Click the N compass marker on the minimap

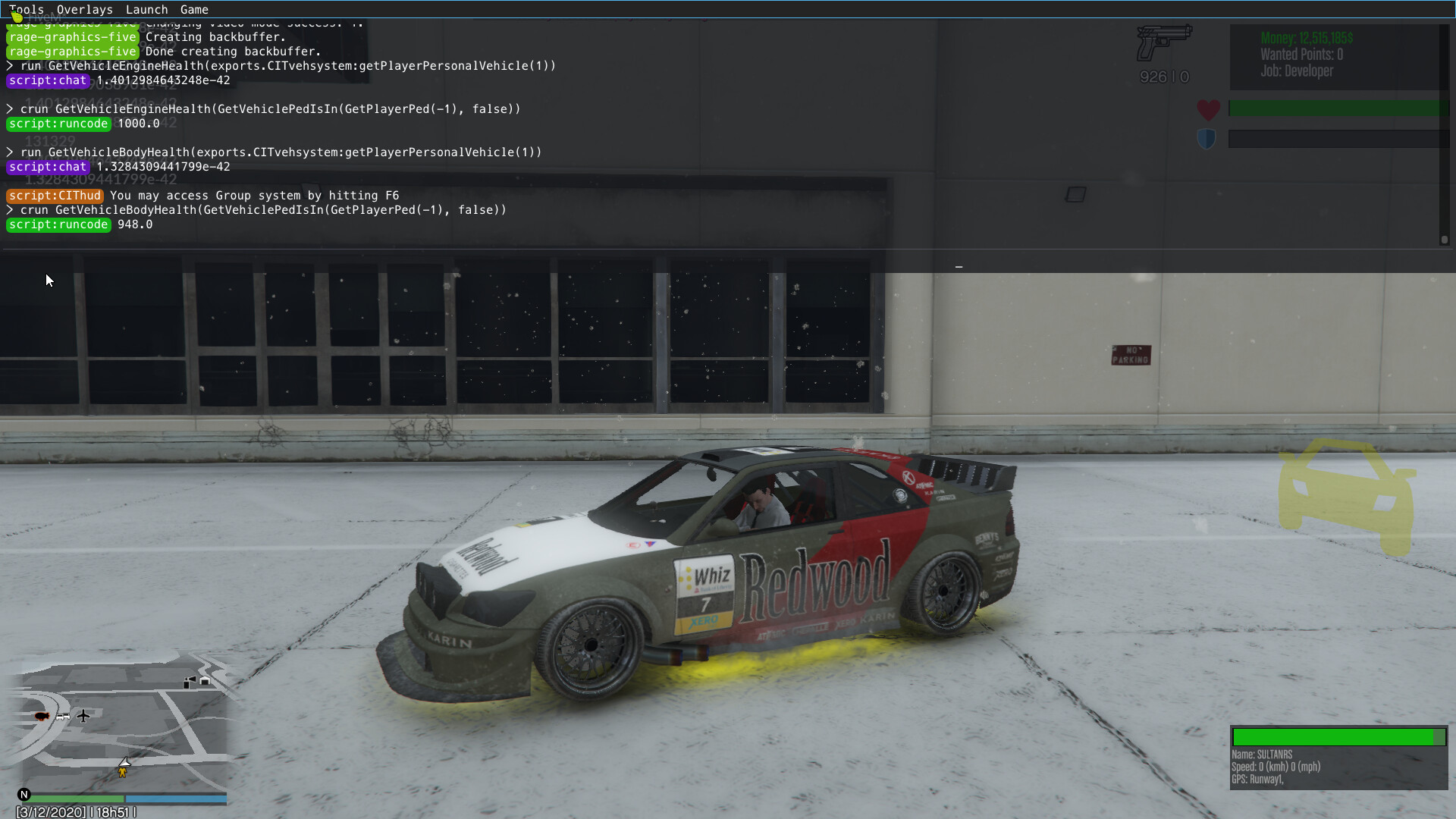click(24, 794)
